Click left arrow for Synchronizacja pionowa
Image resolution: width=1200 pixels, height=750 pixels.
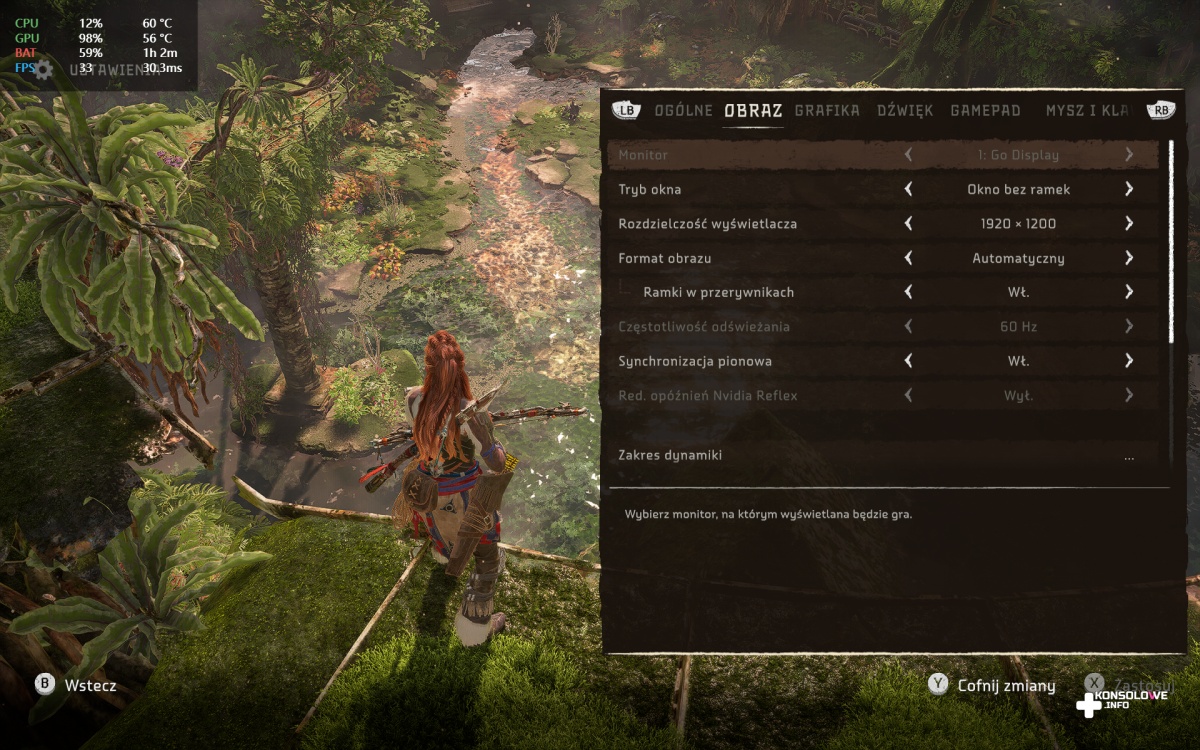pos(908,361)
